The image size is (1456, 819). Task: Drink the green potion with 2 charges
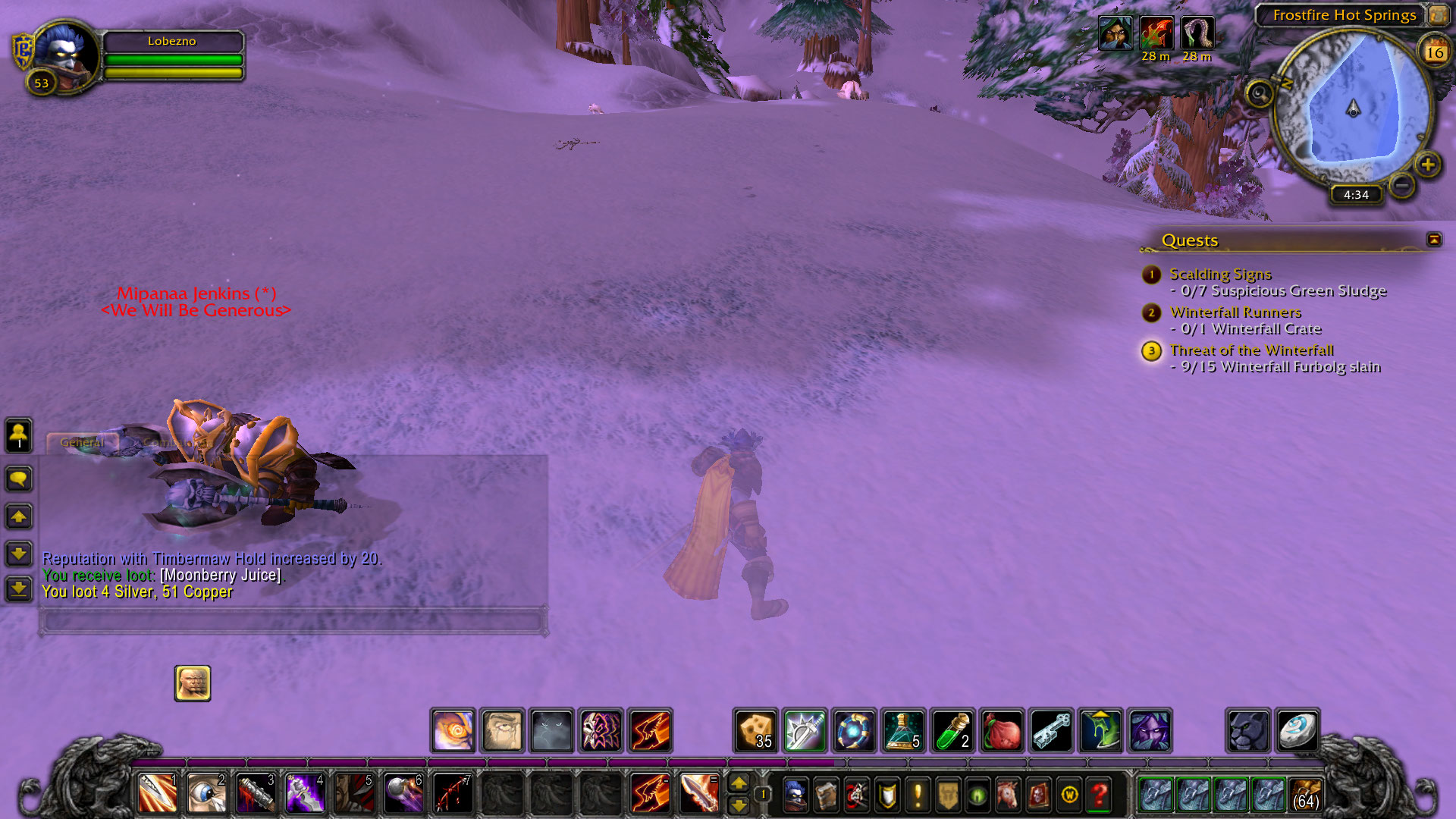[x=952, y=730]
